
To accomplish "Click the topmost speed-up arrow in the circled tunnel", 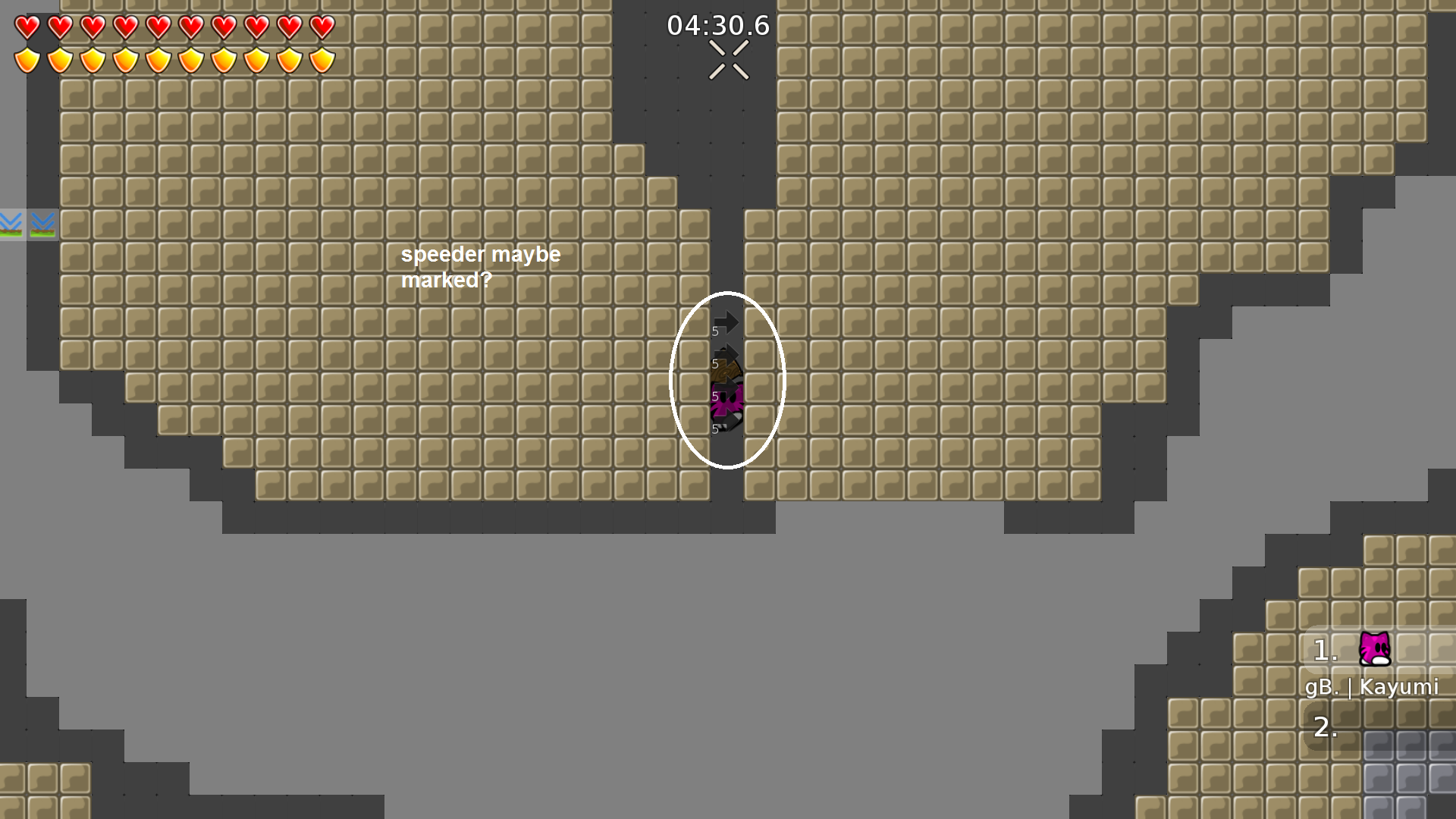I will (726, 321).
